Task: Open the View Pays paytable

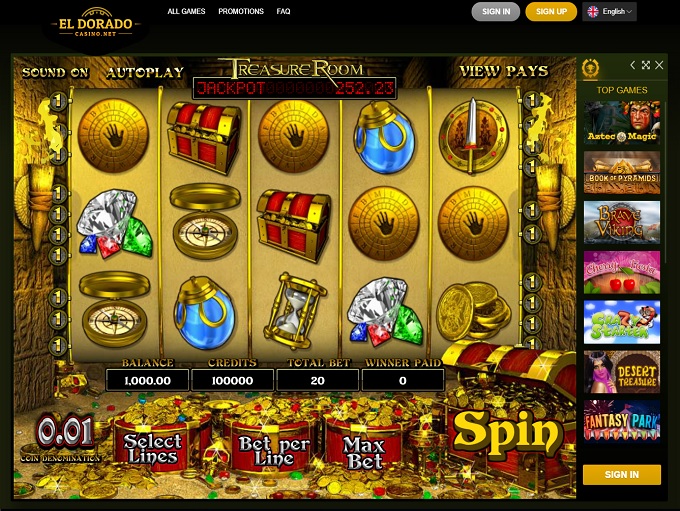Action: tap(503, 71)
